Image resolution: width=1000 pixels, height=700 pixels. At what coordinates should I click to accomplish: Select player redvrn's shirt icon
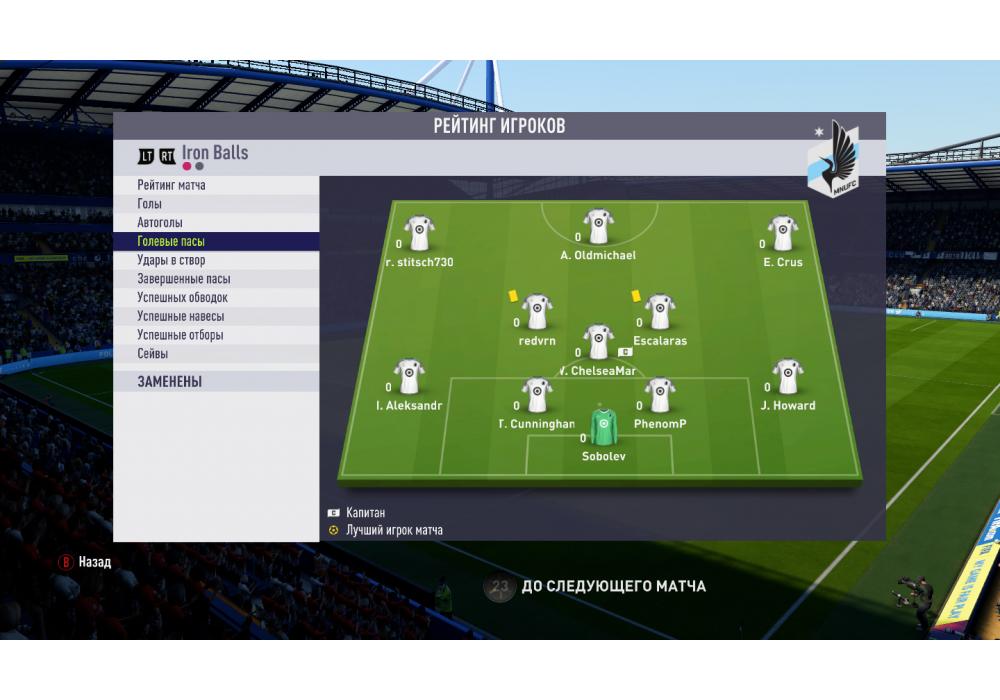click(x=538, y=312)
